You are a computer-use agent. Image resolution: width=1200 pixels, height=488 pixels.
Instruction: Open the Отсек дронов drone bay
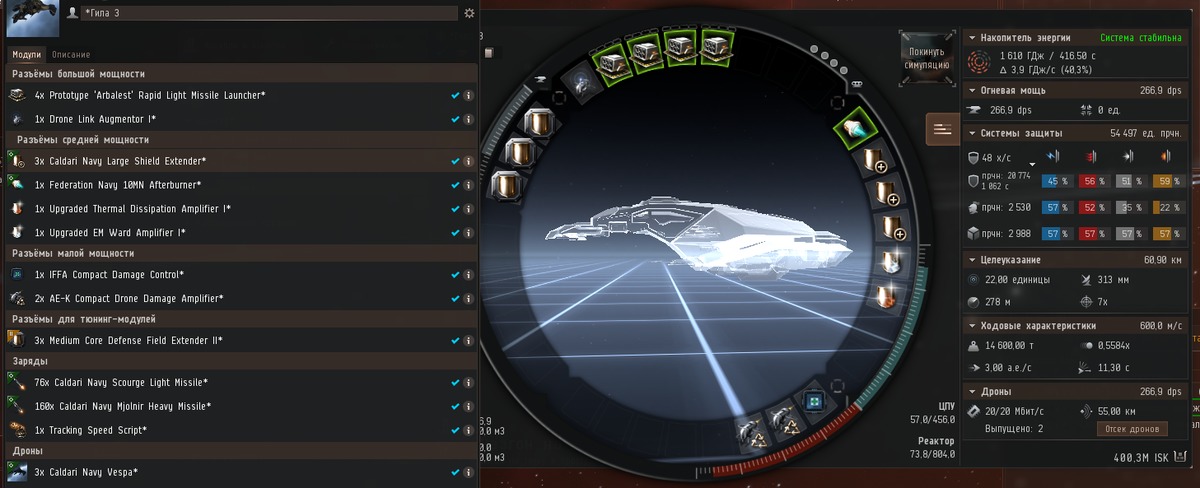(x=1133, y=429)
